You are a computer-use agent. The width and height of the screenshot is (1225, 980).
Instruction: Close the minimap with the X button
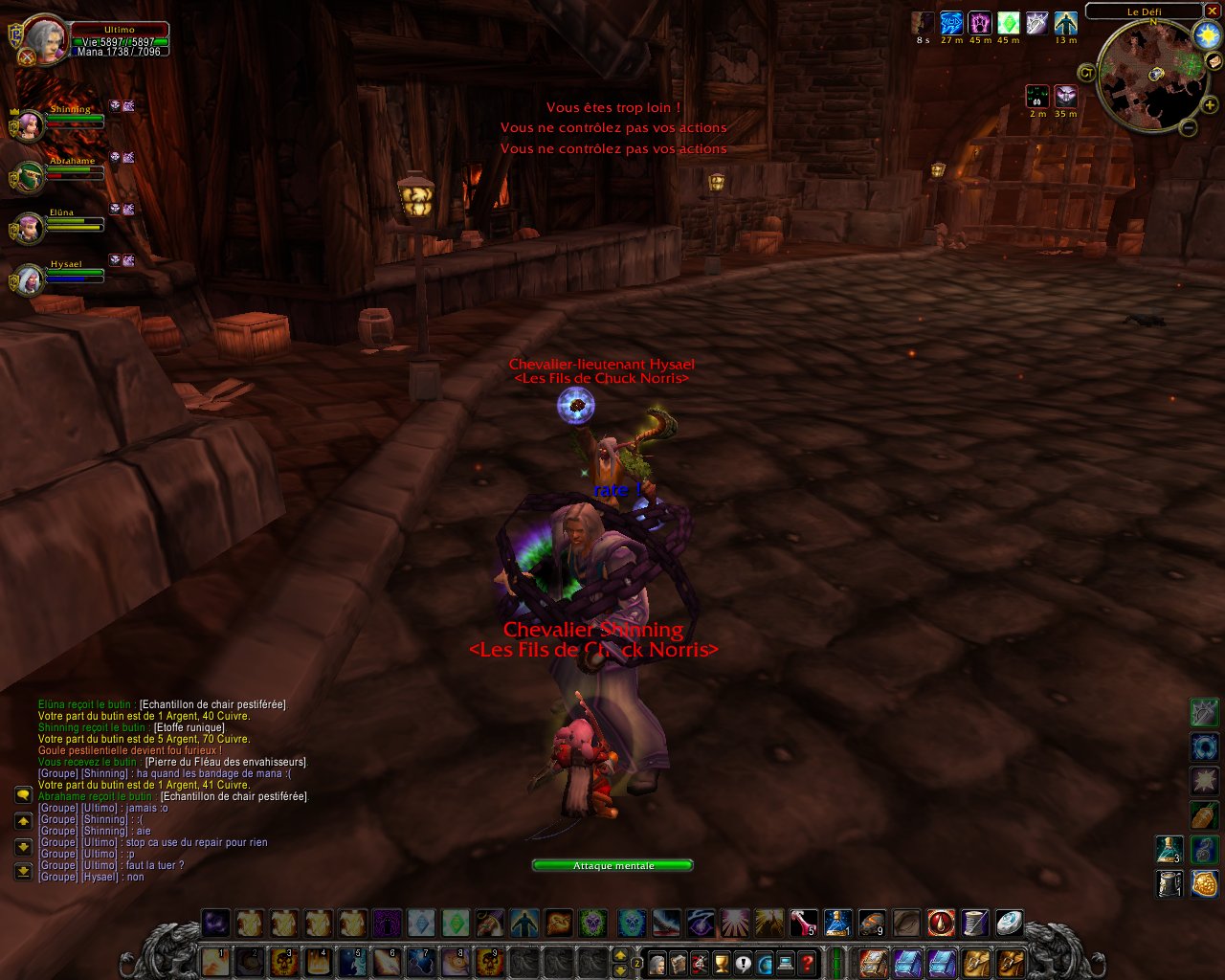pyautogui.click(x=1213, y=11)
